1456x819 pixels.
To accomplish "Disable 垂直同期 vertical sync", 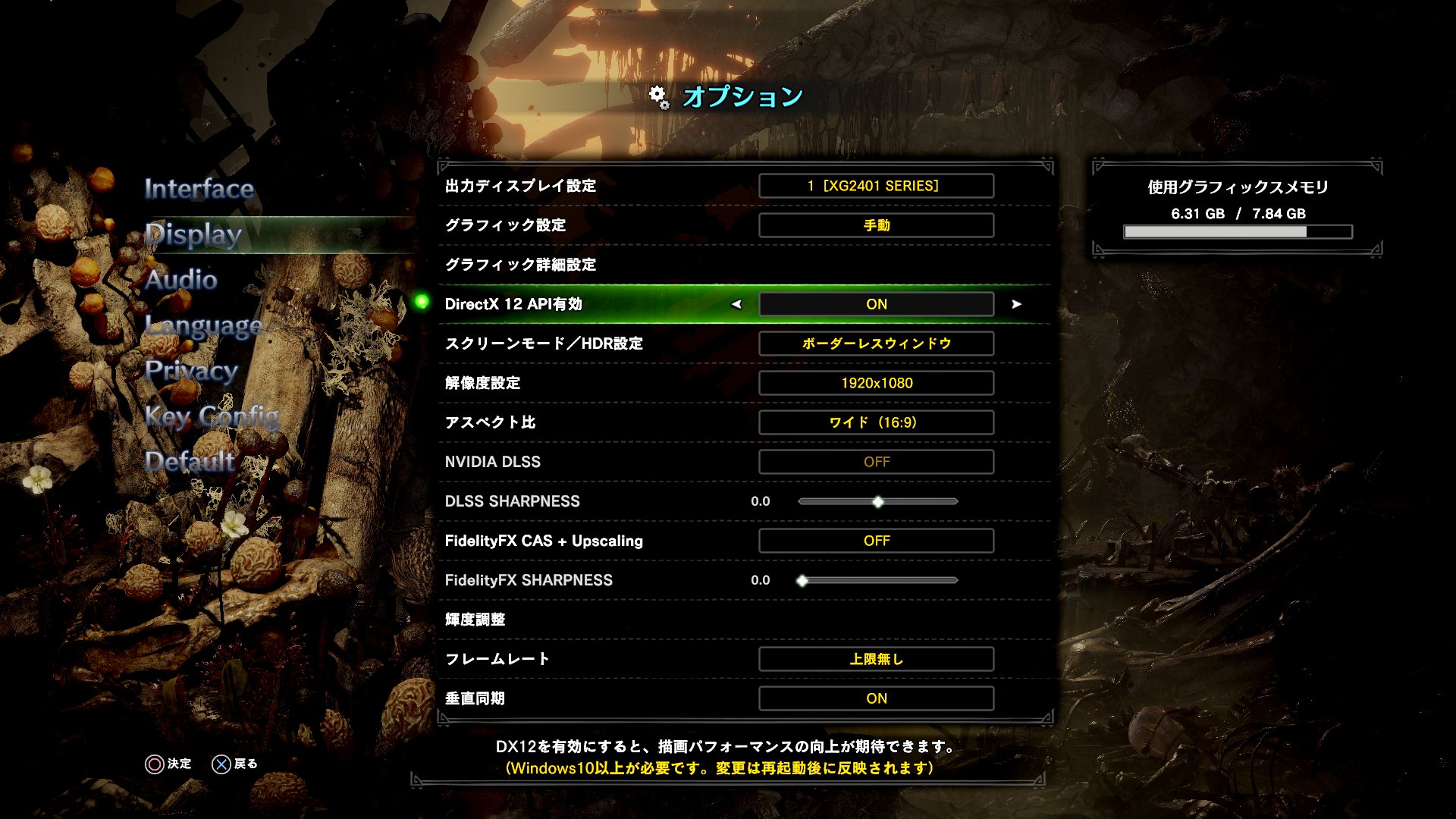I will tap(876, 698).
